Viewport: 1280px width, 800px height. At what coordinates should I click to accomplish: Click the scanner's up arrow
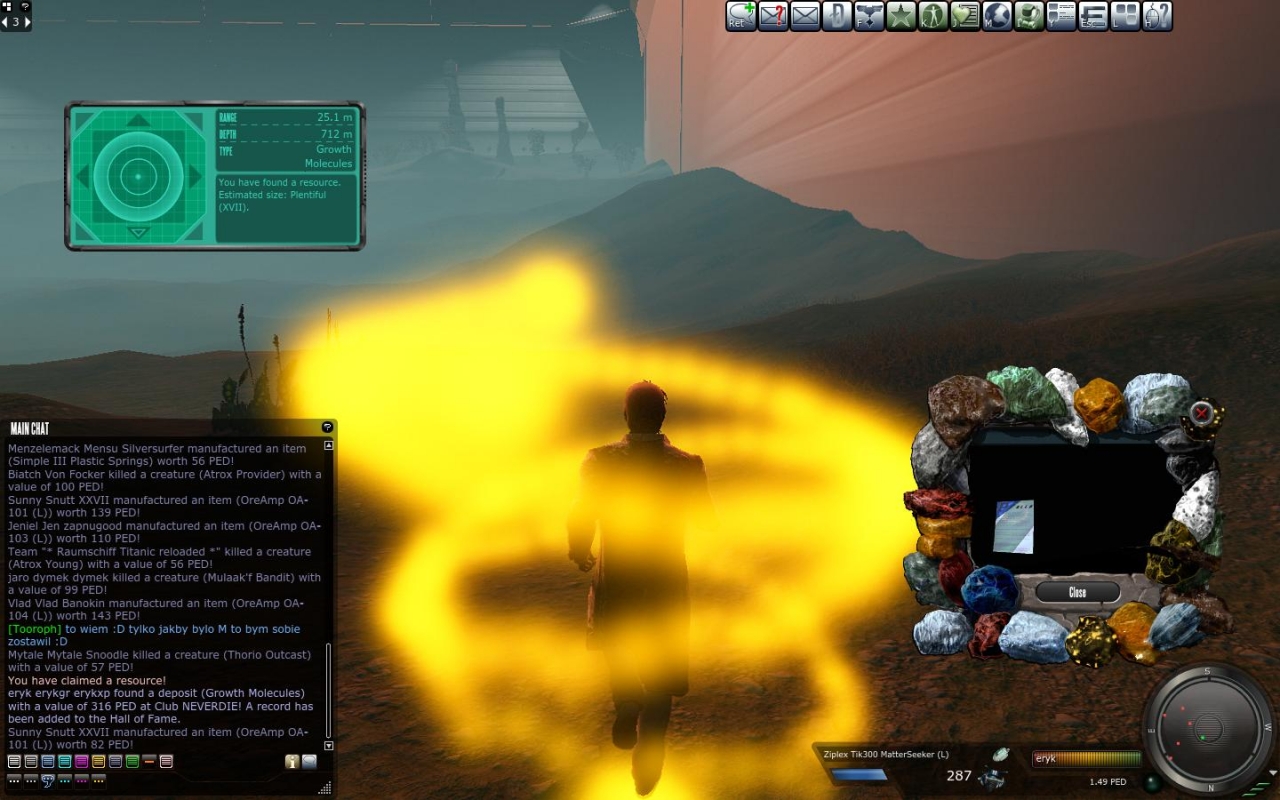(138, 120)
